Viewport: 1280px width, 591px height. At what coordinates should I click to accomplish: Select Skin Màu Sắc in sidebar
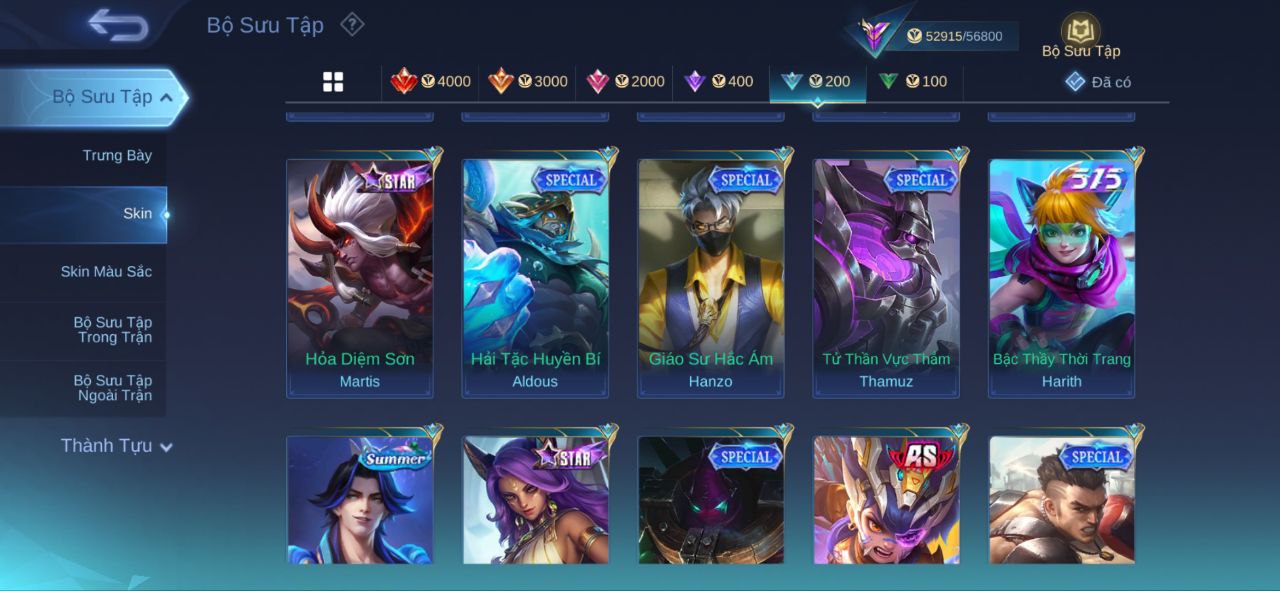106,271
